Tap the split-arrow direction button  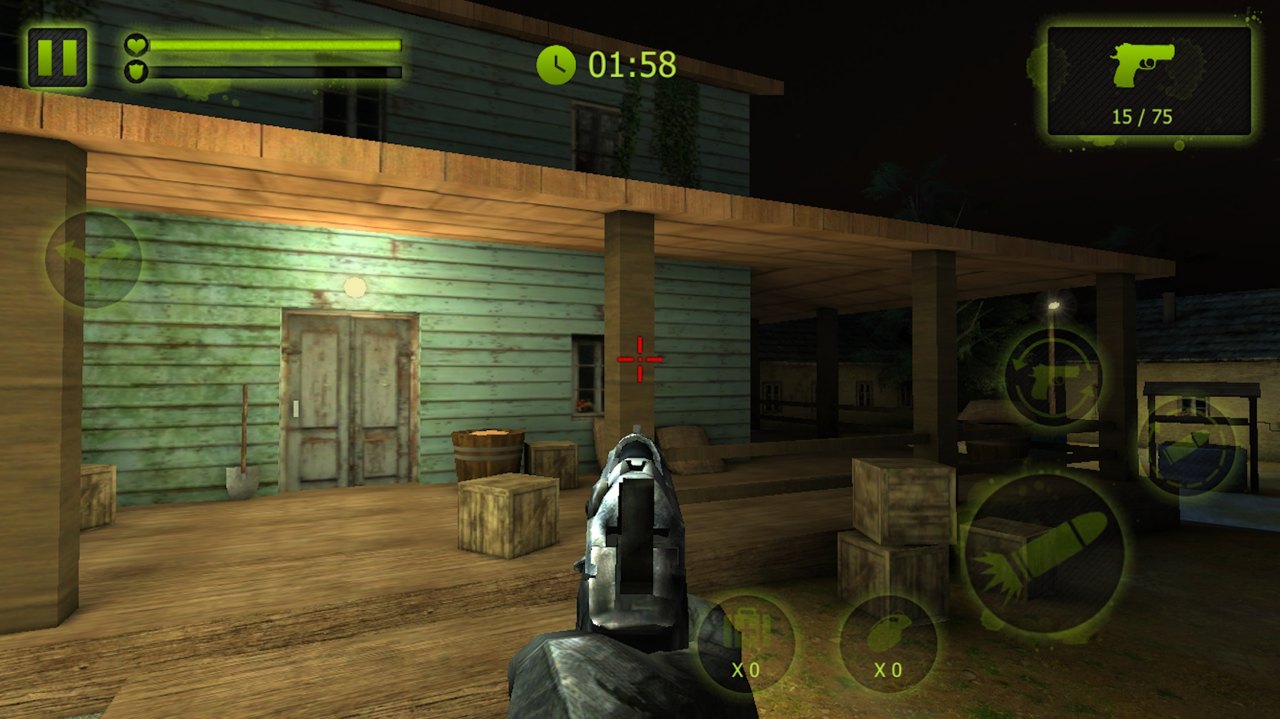tap(93, 258)
